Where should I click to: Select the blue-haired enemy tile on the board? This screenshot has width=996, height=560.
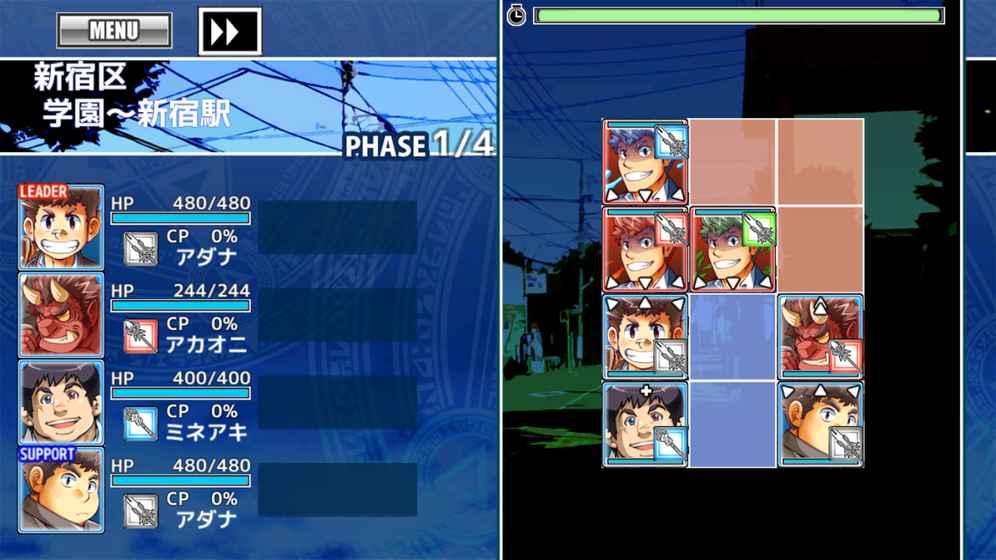(x=645, y=162)
